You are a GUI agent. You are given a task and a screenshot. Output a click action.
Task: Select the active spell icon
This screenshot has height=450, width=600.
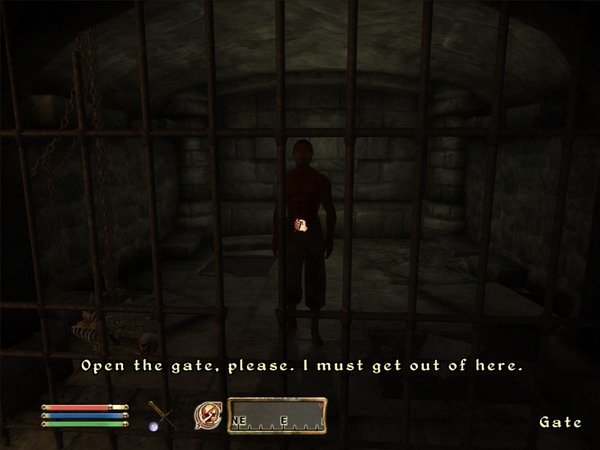click(x=210, y=412)
